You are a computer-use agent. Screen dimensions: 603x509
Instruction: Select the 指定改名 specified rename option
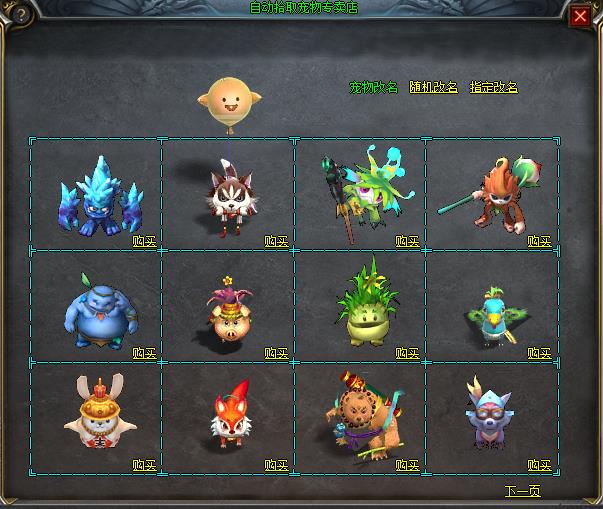point(494,88)
